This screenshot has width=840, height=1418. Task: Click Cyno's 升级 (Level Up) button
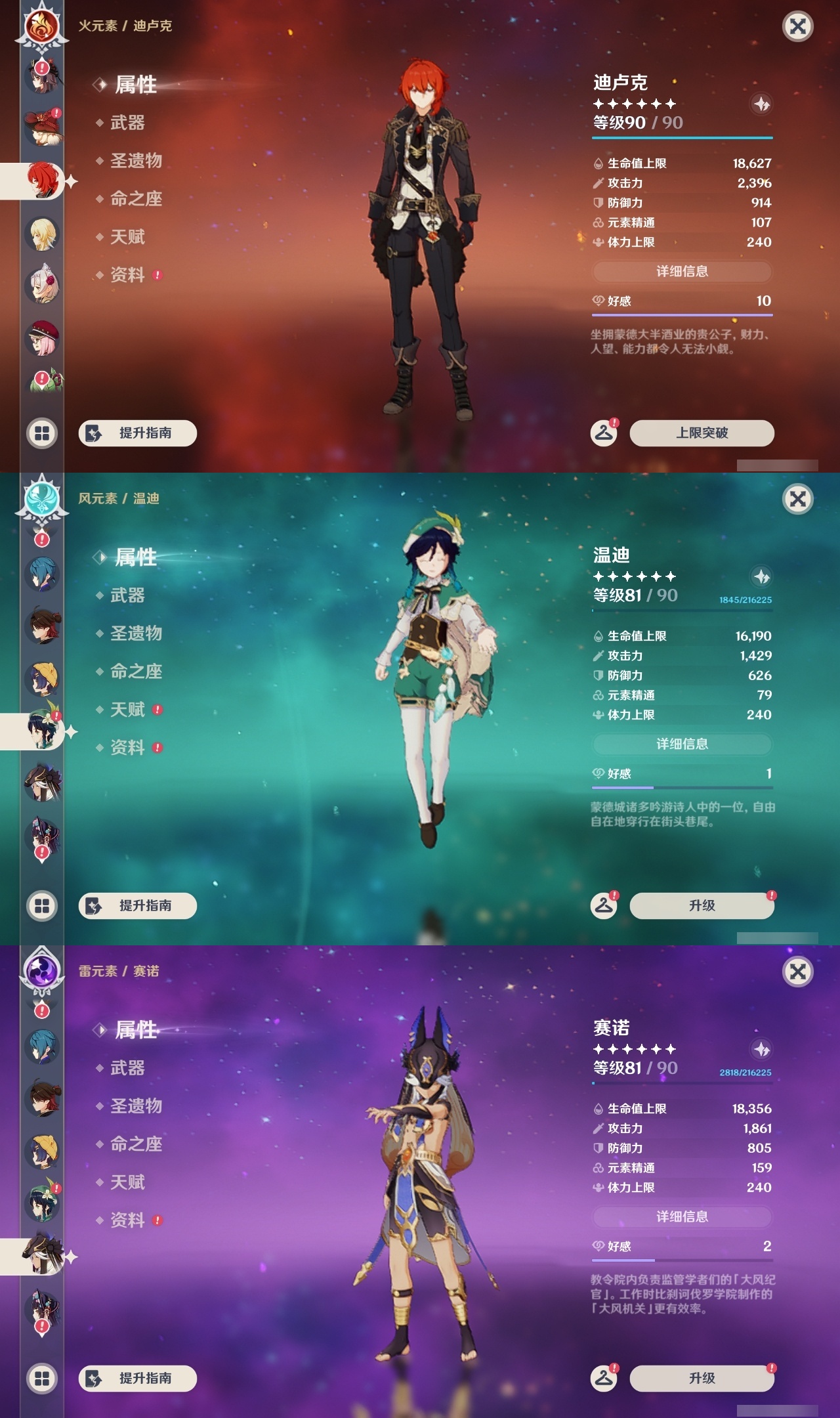(x=700, y=1378)
